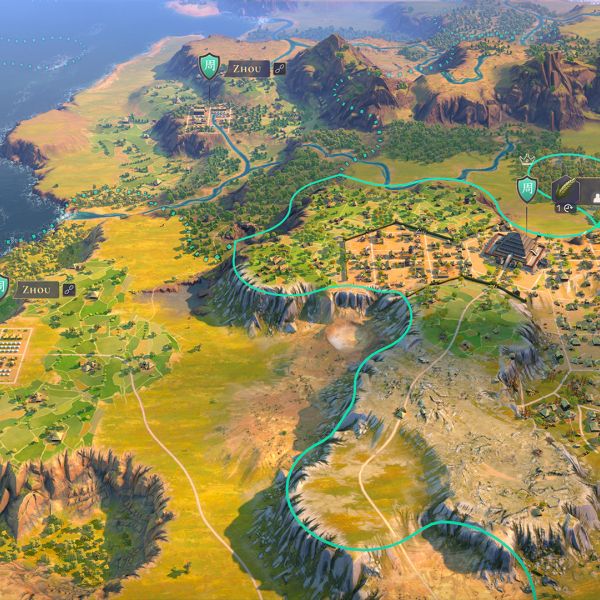This screenshot has height=600, width=600.
Task: Click the chain-link icon next to the farmland Zhou label
Action: tap(69, 289)
